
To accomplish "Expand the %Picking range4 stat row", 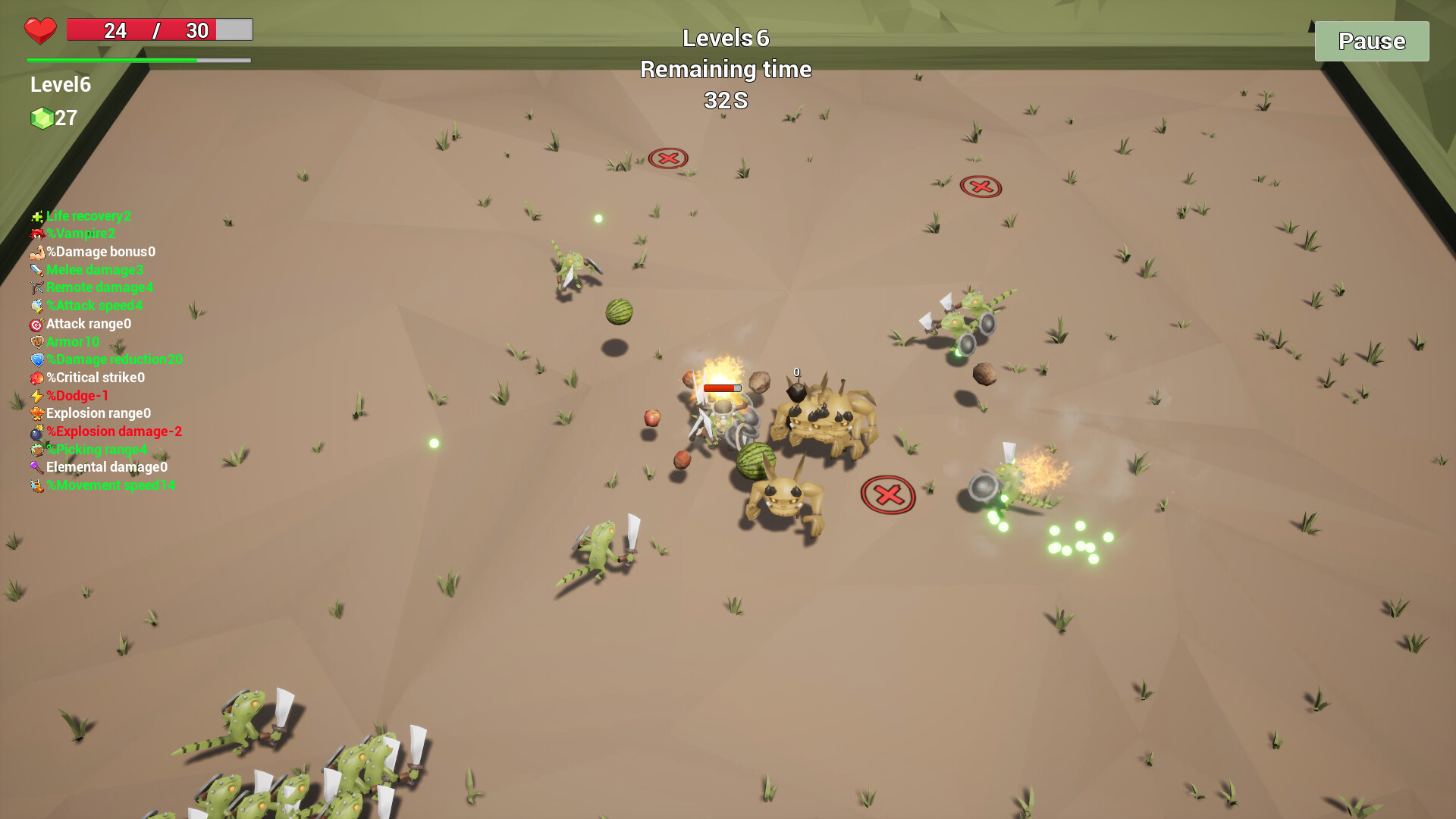I will pyautogui.click(x=97, y=450).
